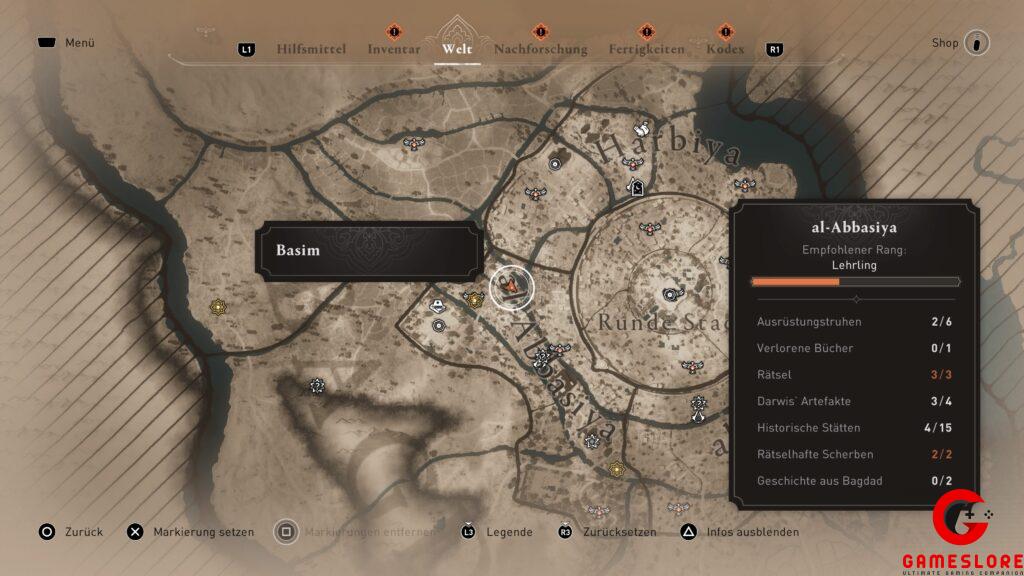Go to the Nachforschung tab
This screenshot has height=576, width=1024.
pos(541,48)
